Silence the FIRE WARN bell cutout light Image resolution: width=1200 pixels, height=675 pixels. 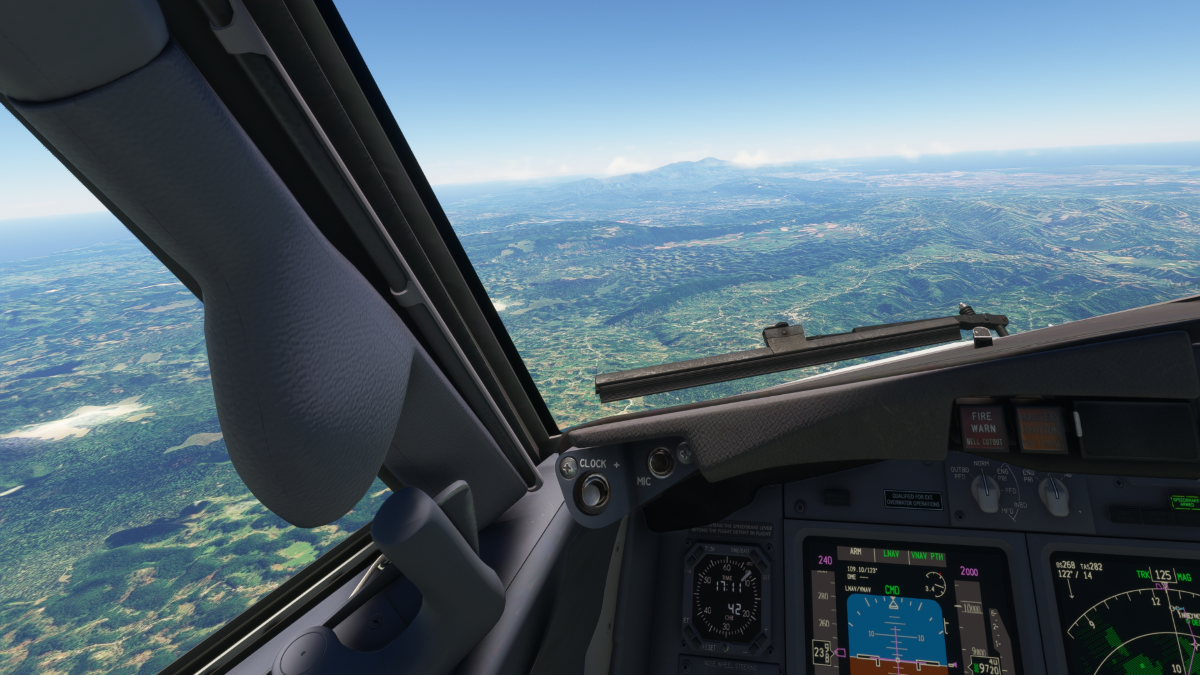coord(984,427)
